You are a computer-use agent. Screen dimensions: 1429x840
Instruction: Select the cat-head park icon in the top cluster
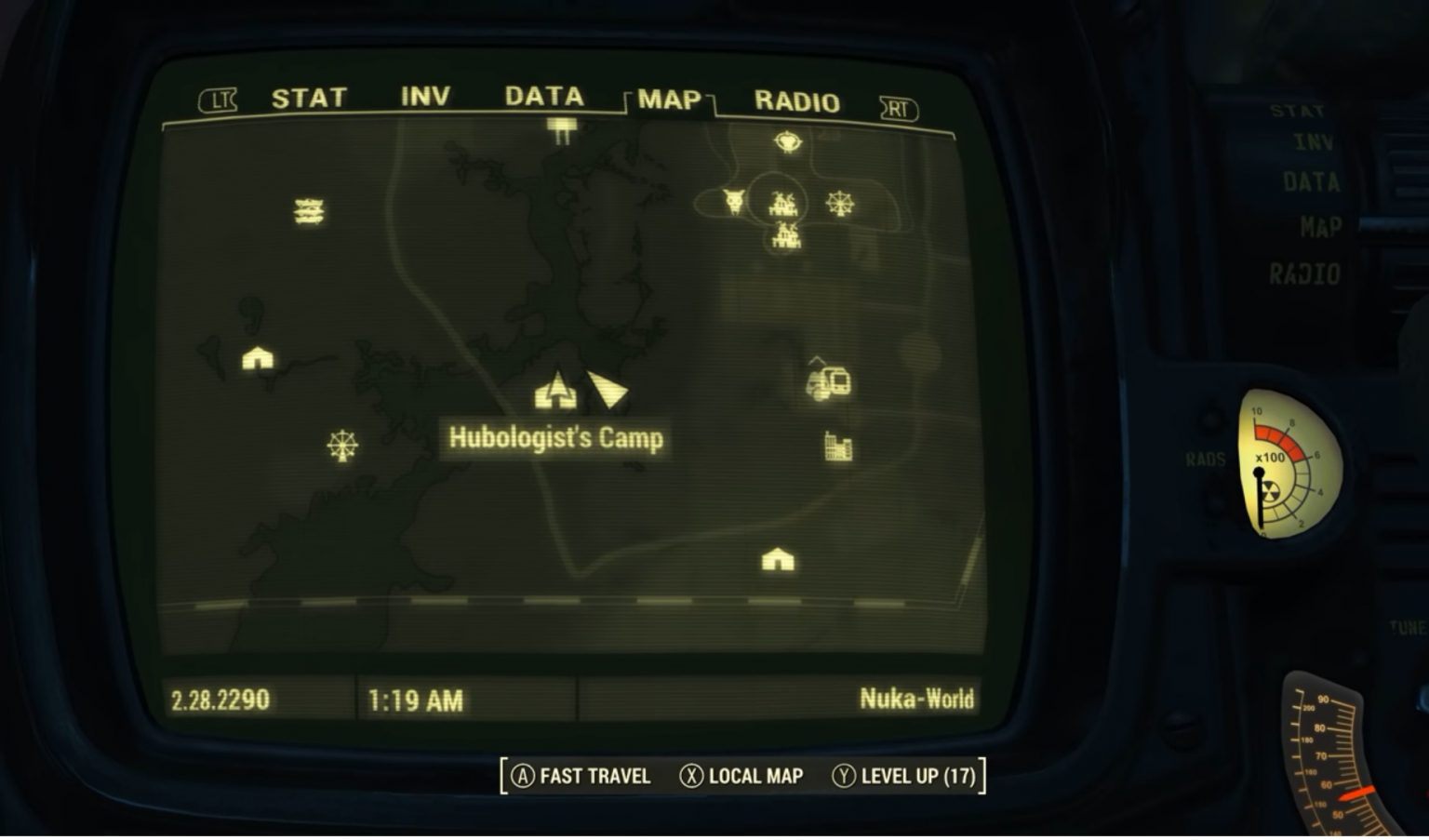coord(733,201)
